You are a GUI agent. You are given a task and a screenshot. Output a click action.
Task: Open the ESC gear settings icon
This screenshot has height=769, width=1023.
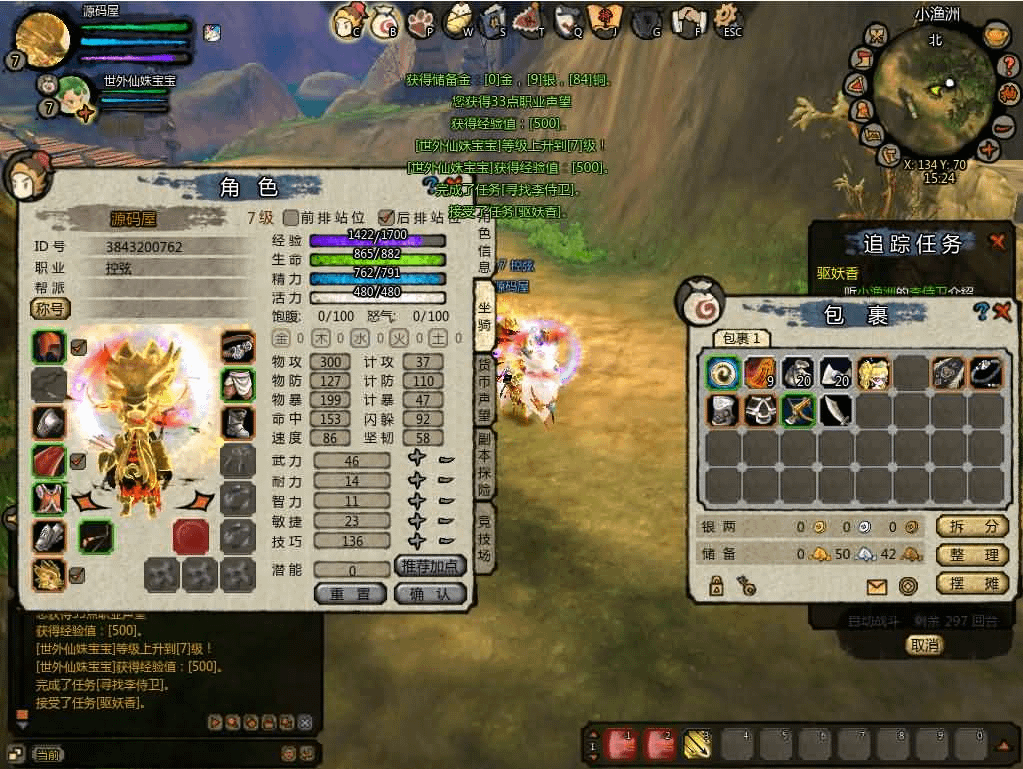[729, 20]
